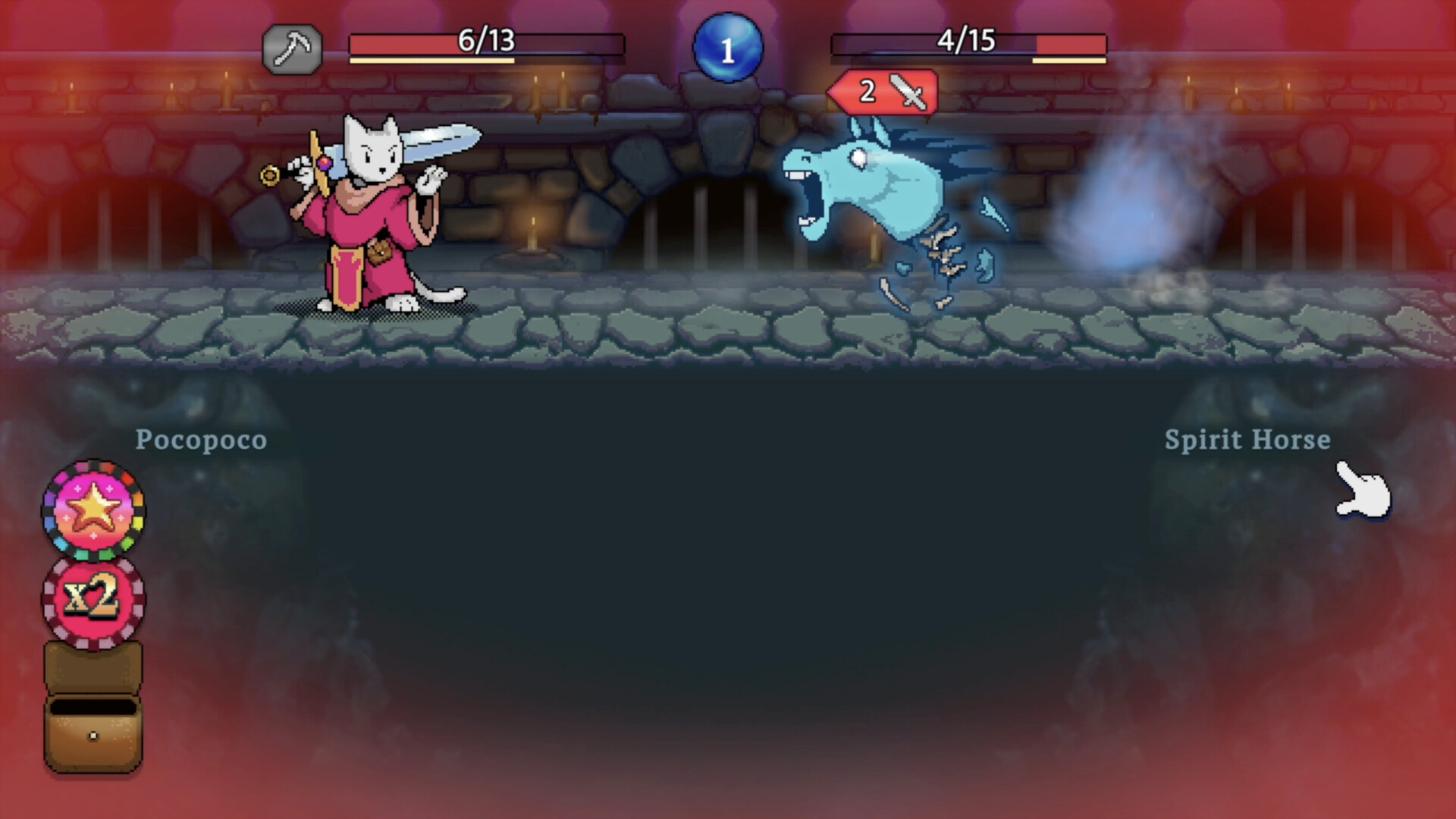Click the closed brown bag slot

click(93, 667)
